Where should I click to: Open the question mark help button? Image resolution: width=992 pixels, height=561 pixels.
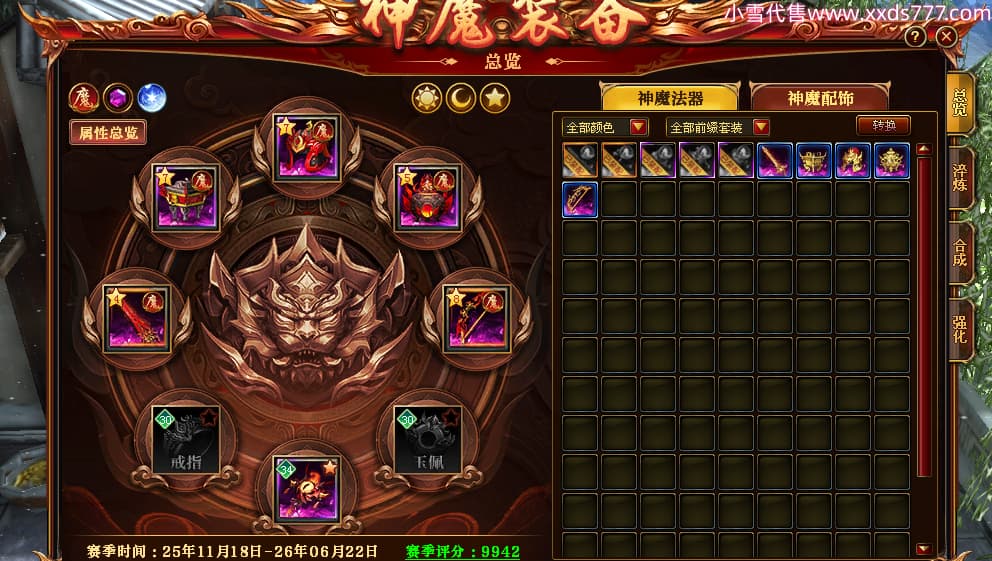pyautogui.click(x=915, y=37)
